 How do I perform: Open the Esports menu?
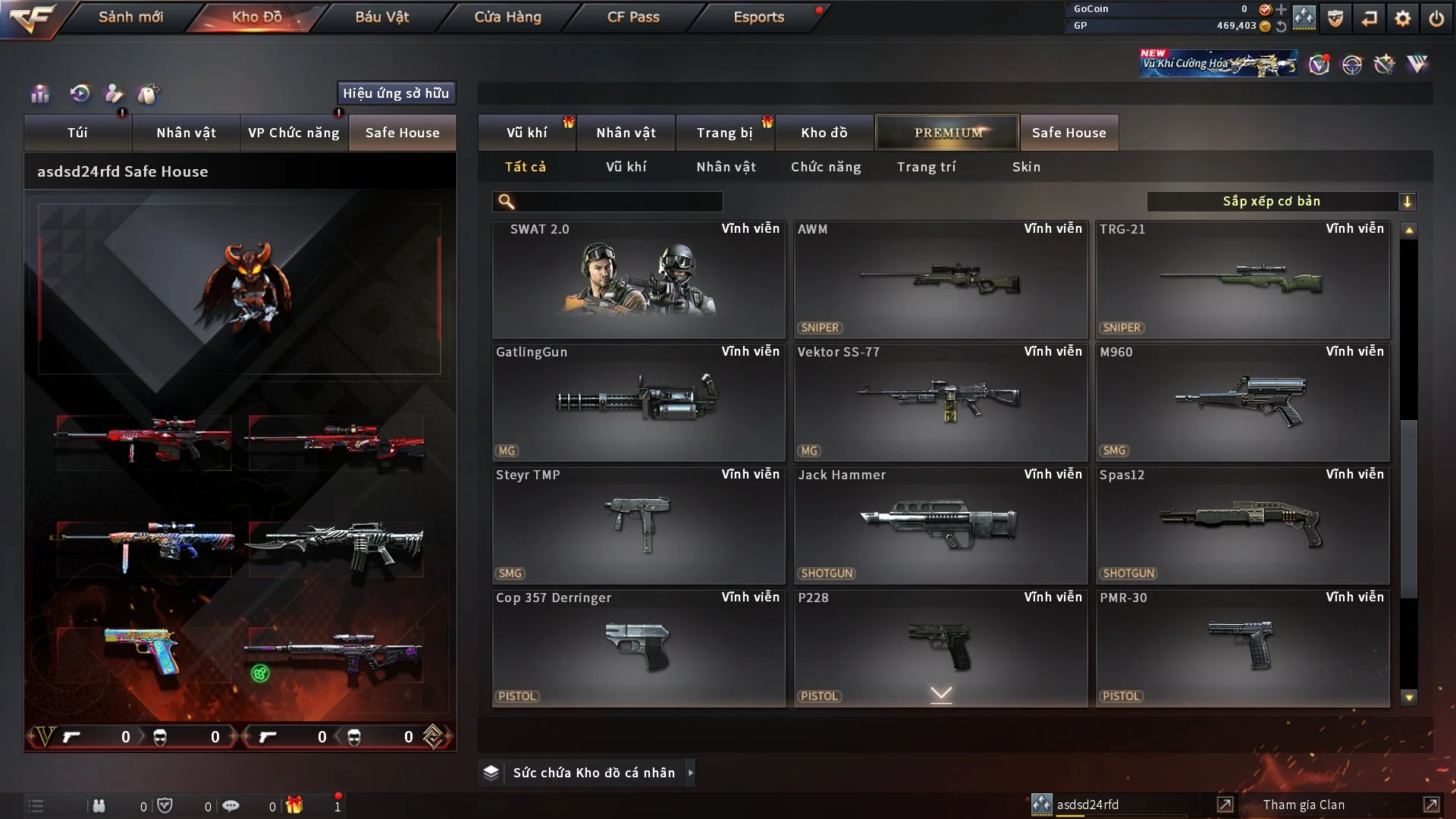coord(758,17)
